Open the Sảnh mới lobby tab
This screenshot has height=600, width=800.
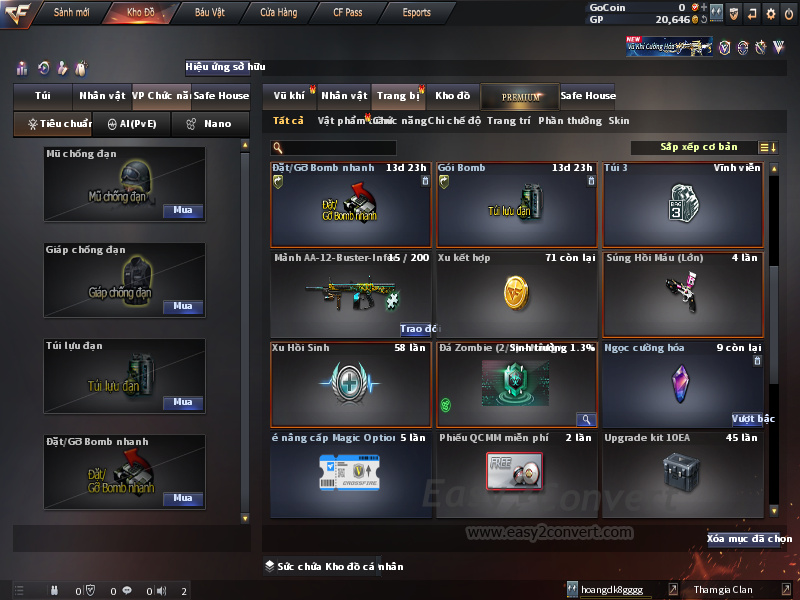[72, 13]
